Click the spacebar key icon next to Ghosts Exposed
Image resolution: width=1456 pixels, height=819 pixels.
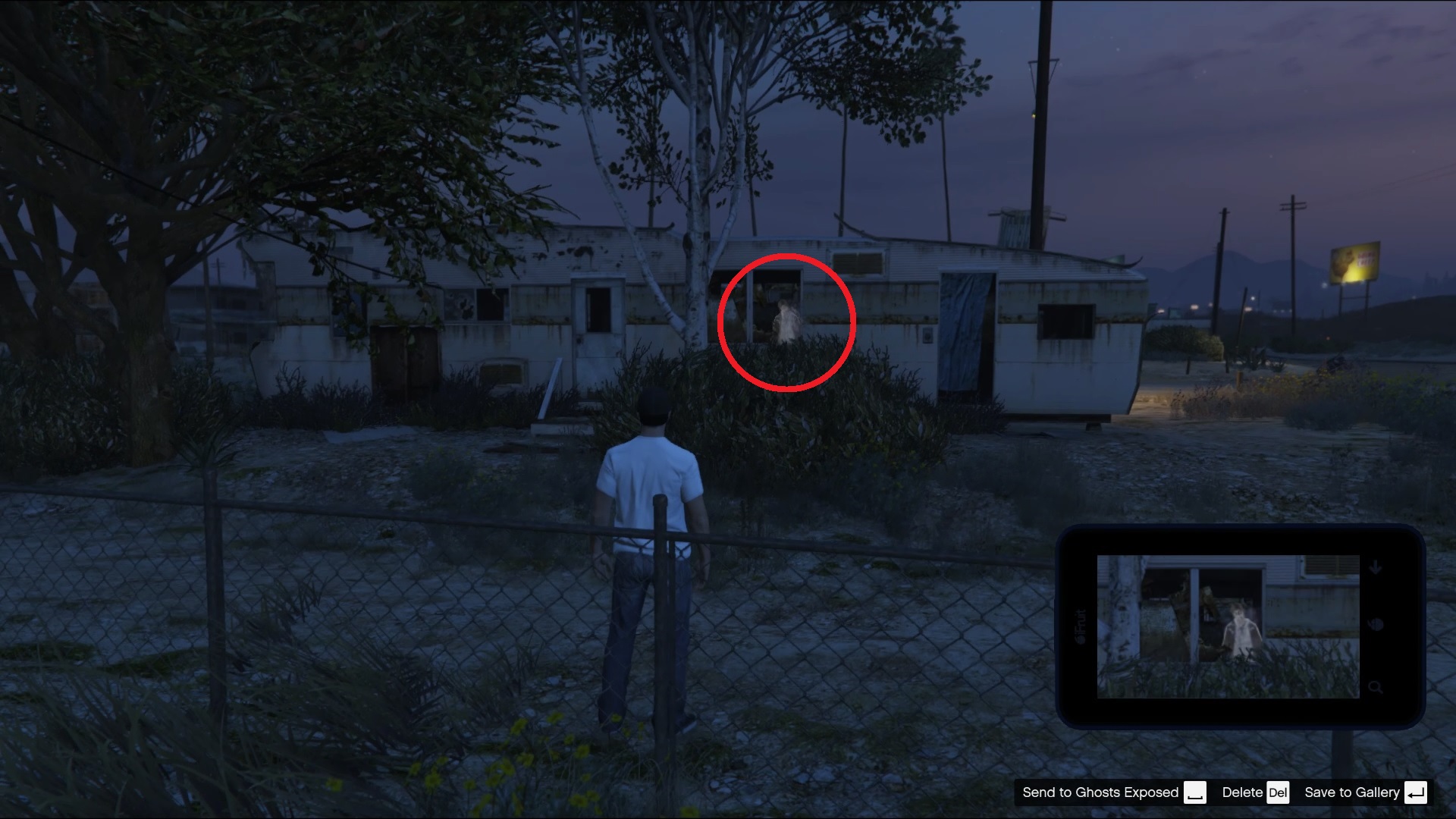[1197, 792]
